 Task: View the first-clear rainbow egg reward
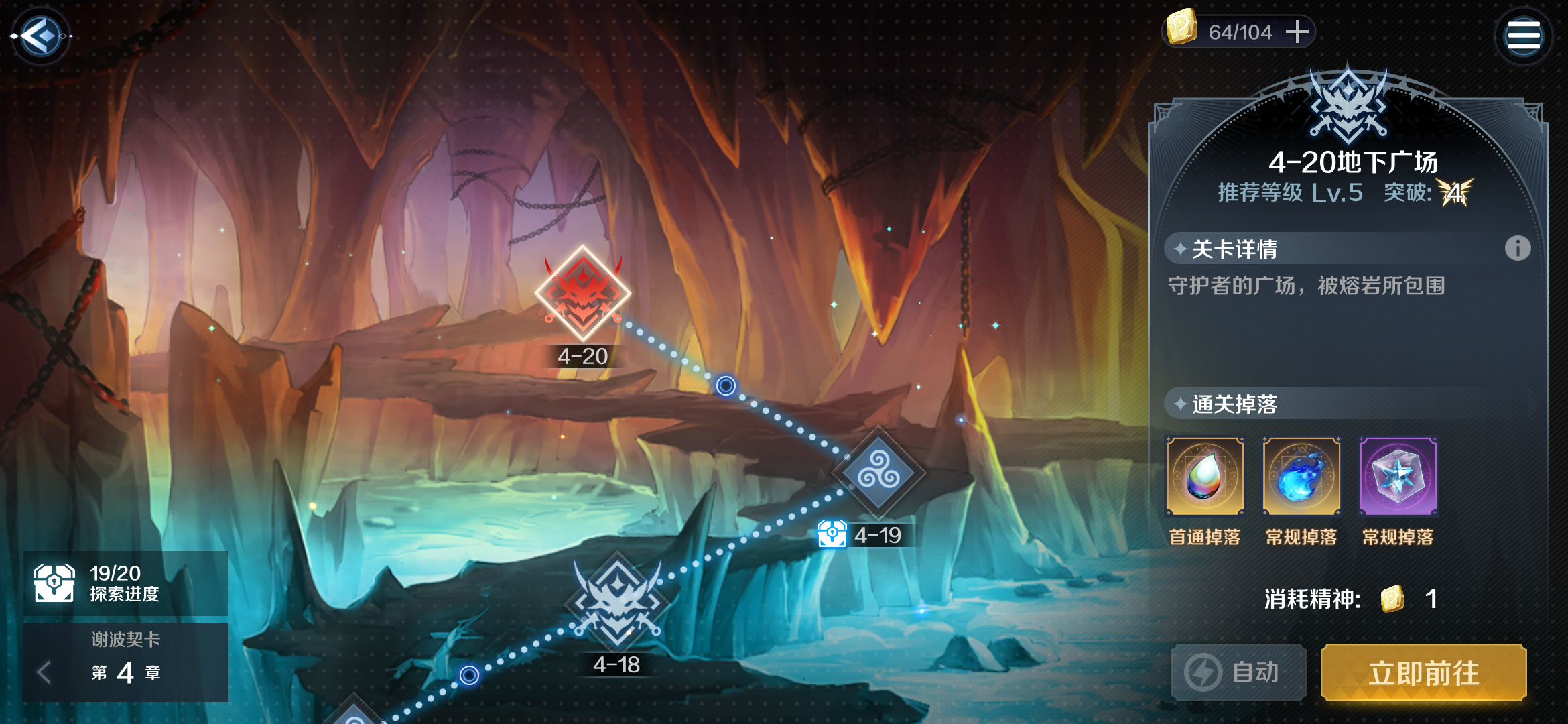click(1205, 477)
